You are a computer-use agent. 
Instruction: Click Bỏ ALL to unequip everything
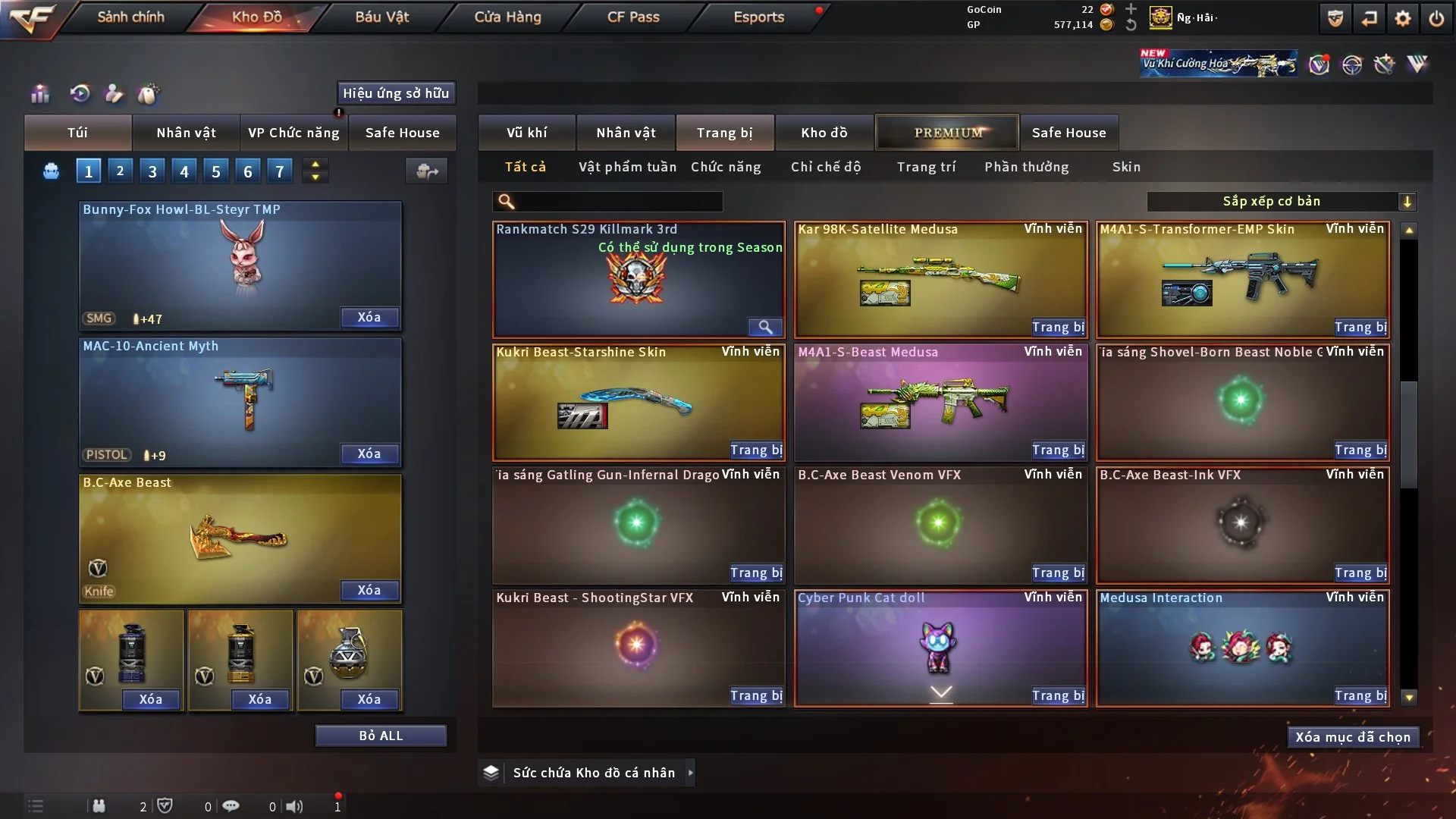coord(381,736)
